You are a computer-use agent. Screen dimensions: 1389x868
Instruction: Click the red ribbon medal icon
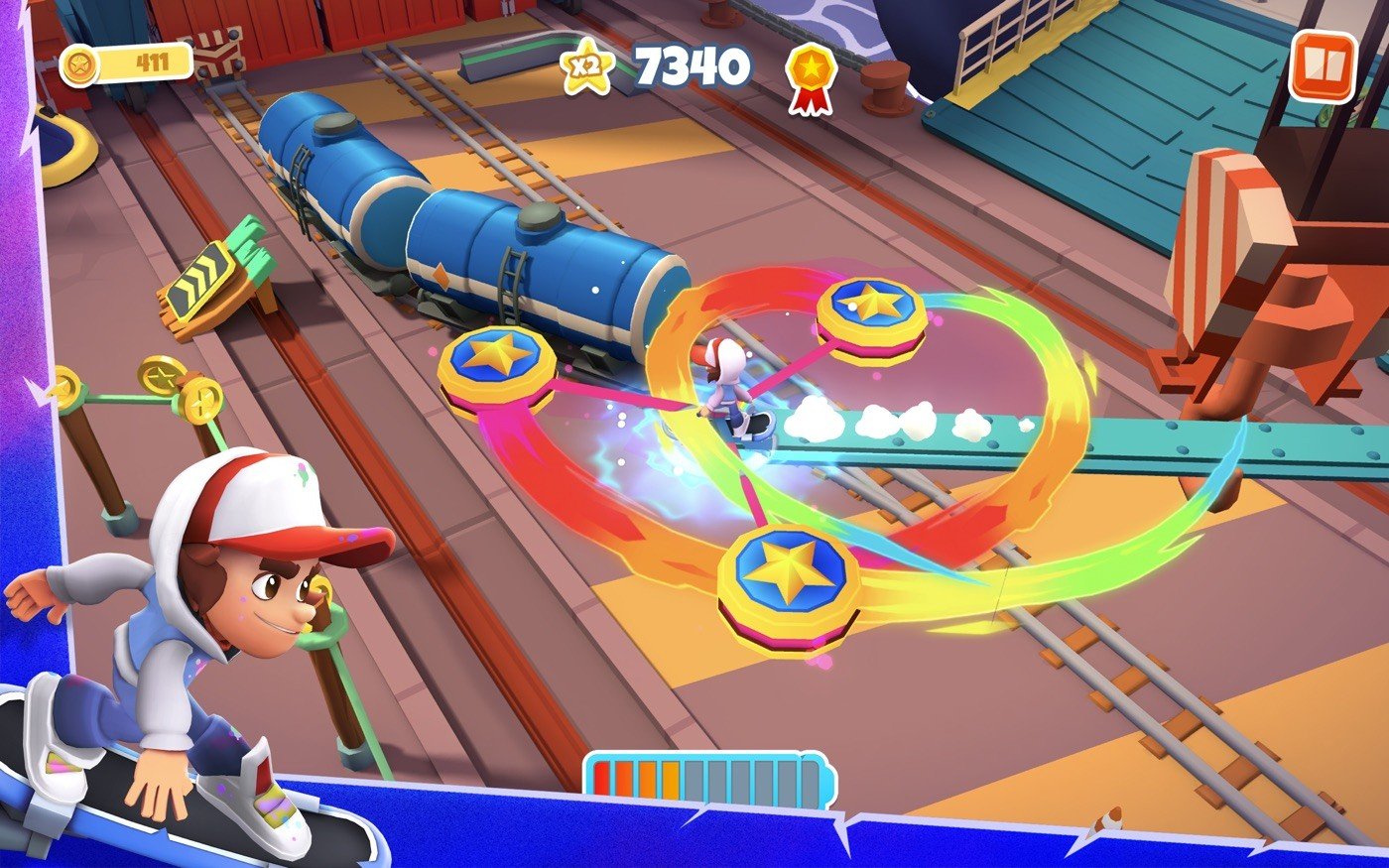click(811, 76)
